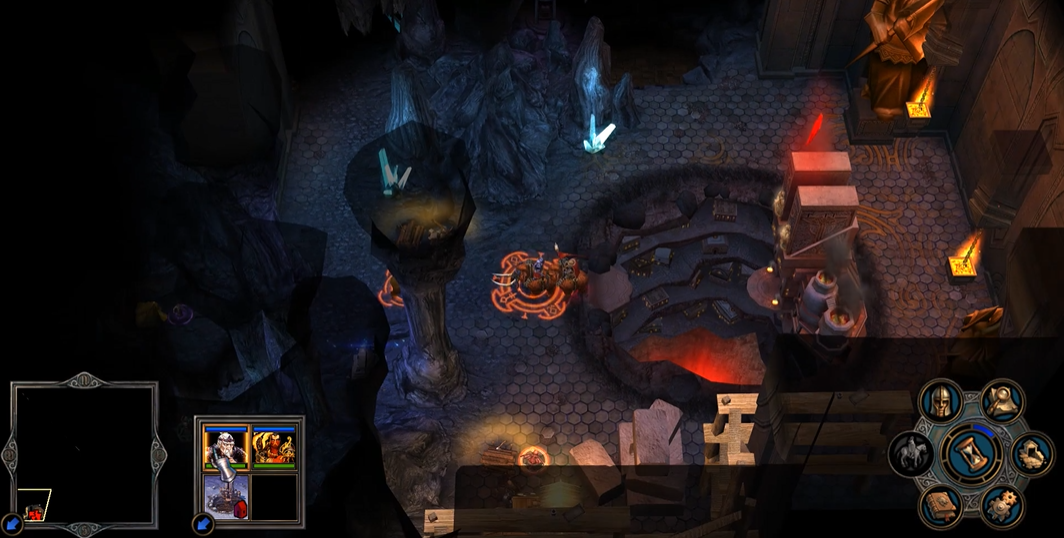The image size is (1064, 538).
Task: Choose the snowy town portrait
Action: click(225, 497)
